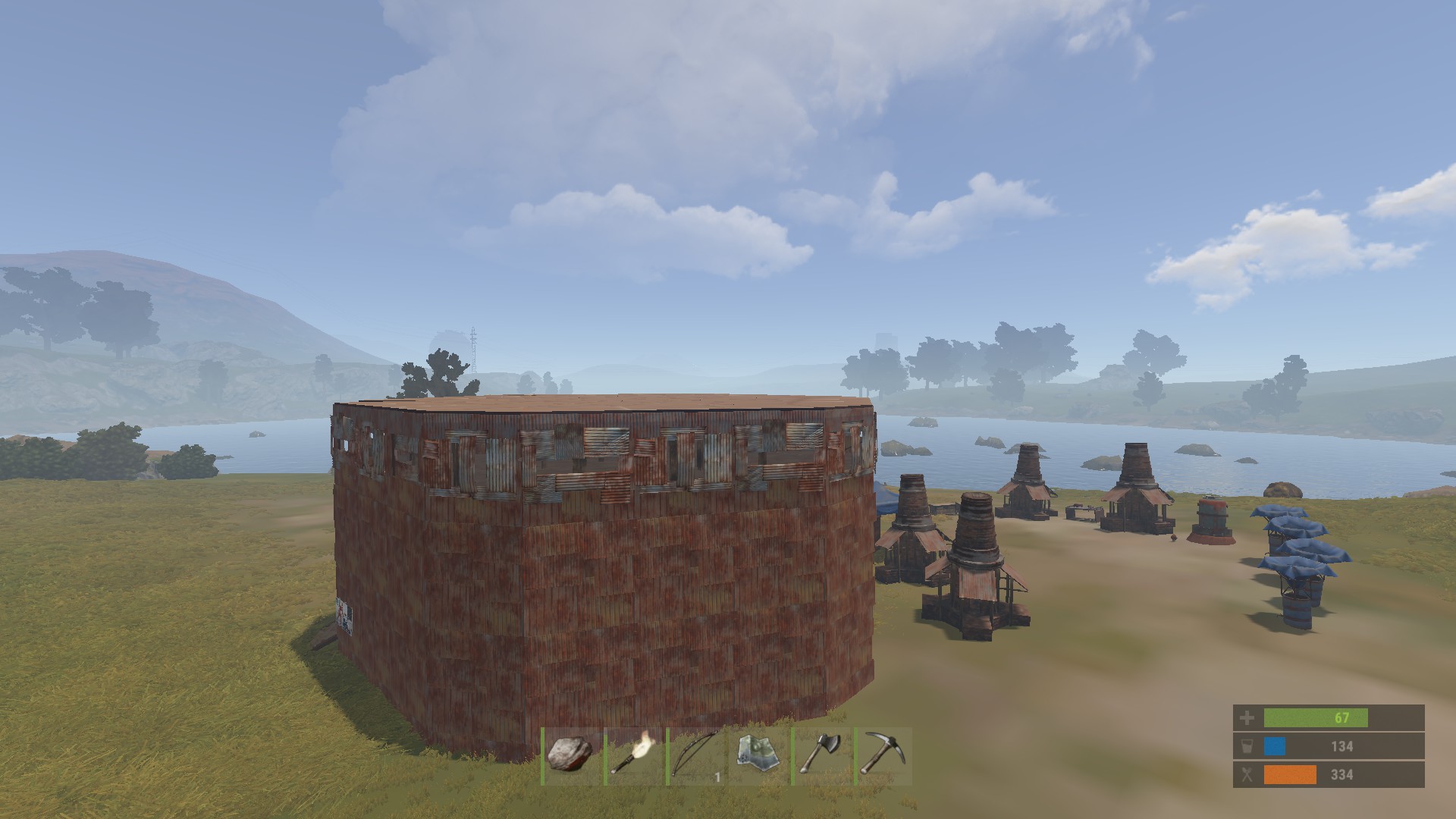The image size is (1456, 819).
Task: Select the hatchet hotbar slot
Action: pos(822,756)
